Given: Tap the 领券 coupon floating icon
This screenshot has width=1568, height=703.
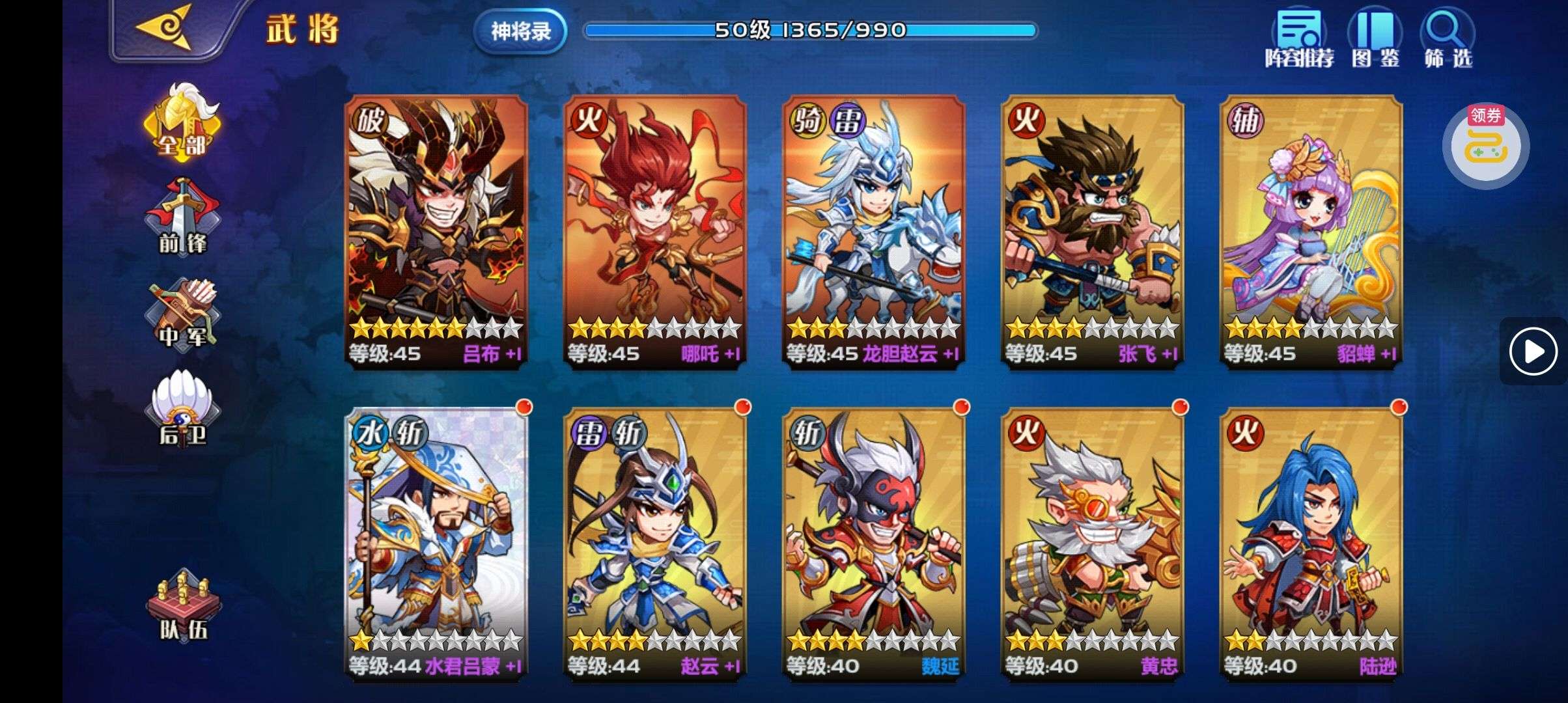Looking at the screenshot, I should pyautogui.click(x=1485, y=145).
